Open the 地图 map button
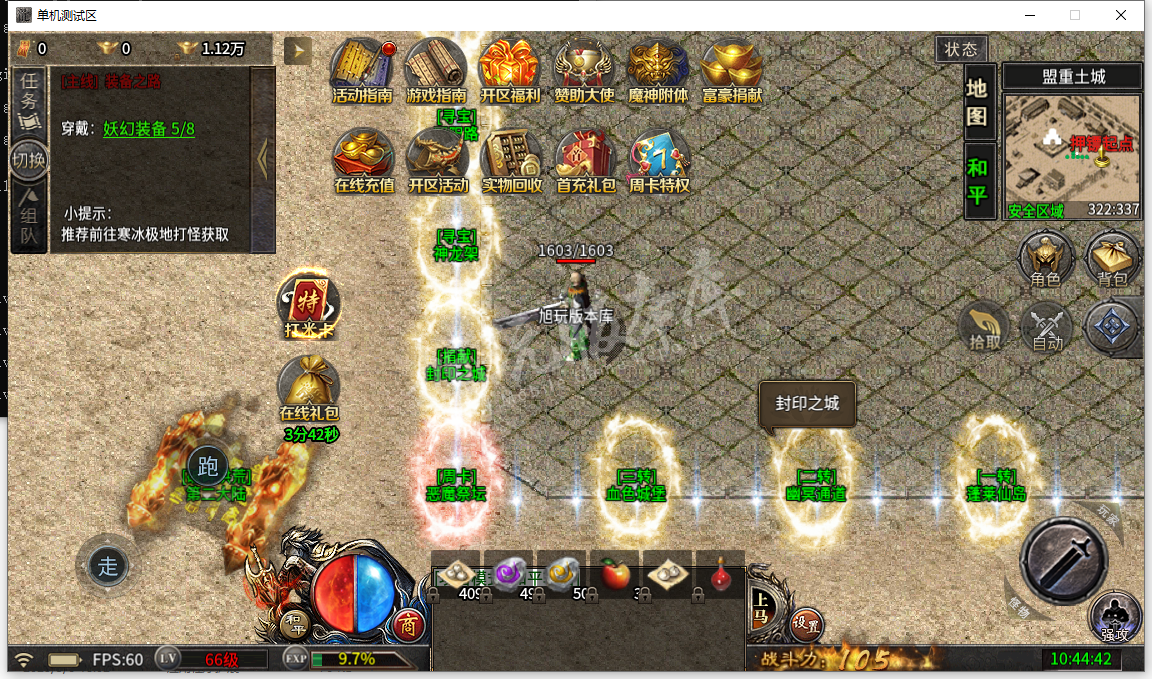The image size is (1152, 679). pos(977,101)
